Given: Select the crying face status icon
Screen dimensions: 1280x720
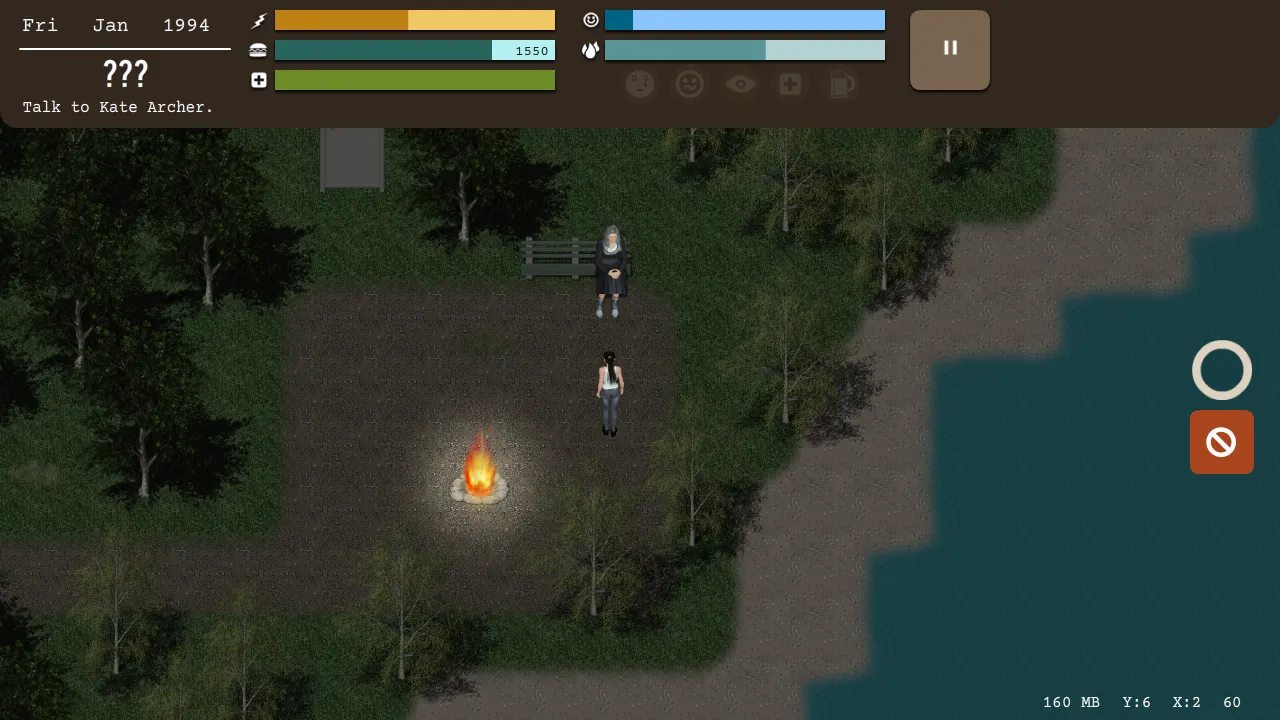Looking at the screenshot, I should 640,85.
